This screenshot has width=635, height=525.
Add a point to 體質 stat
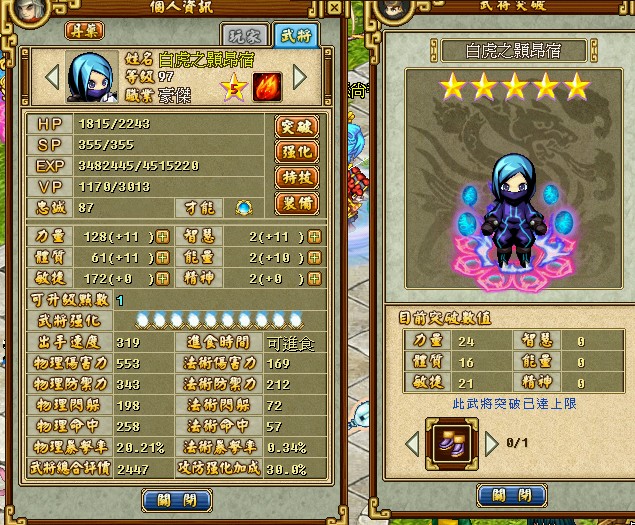point(162,258)
